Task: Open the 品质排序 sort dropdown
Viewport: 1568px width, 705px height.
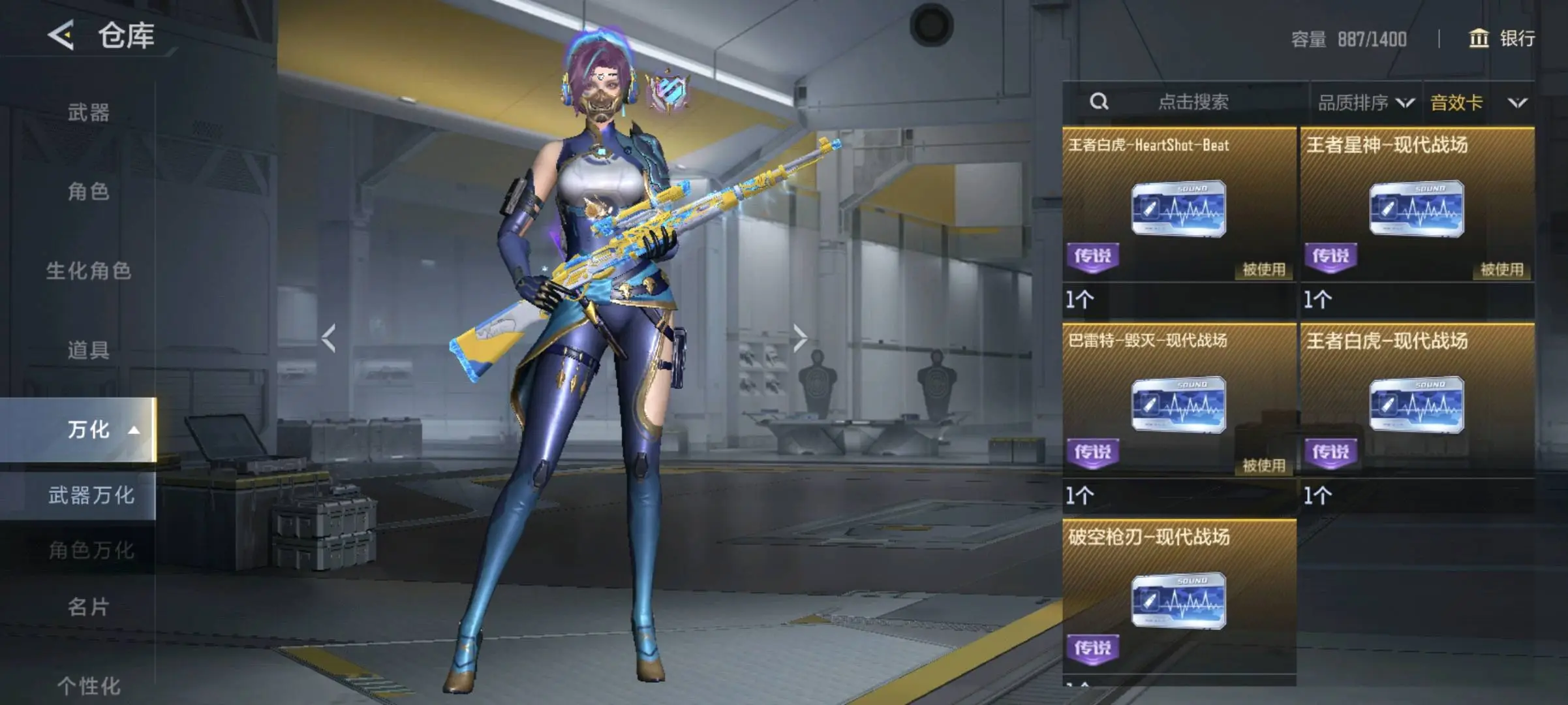Action: click(1365, 102)
